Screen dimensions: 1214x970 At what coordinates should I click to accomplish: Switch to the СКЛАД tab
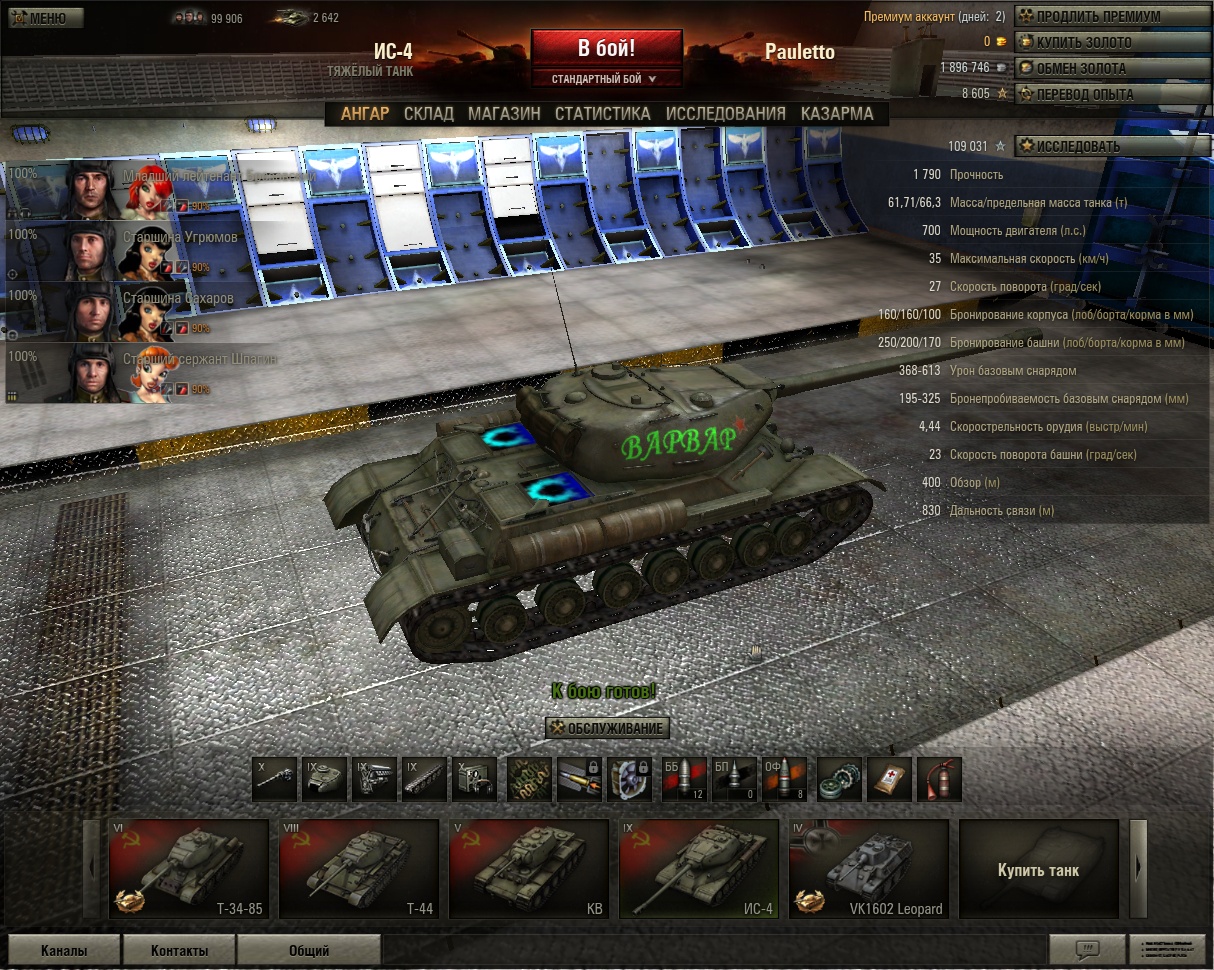(x=428, y=114)
